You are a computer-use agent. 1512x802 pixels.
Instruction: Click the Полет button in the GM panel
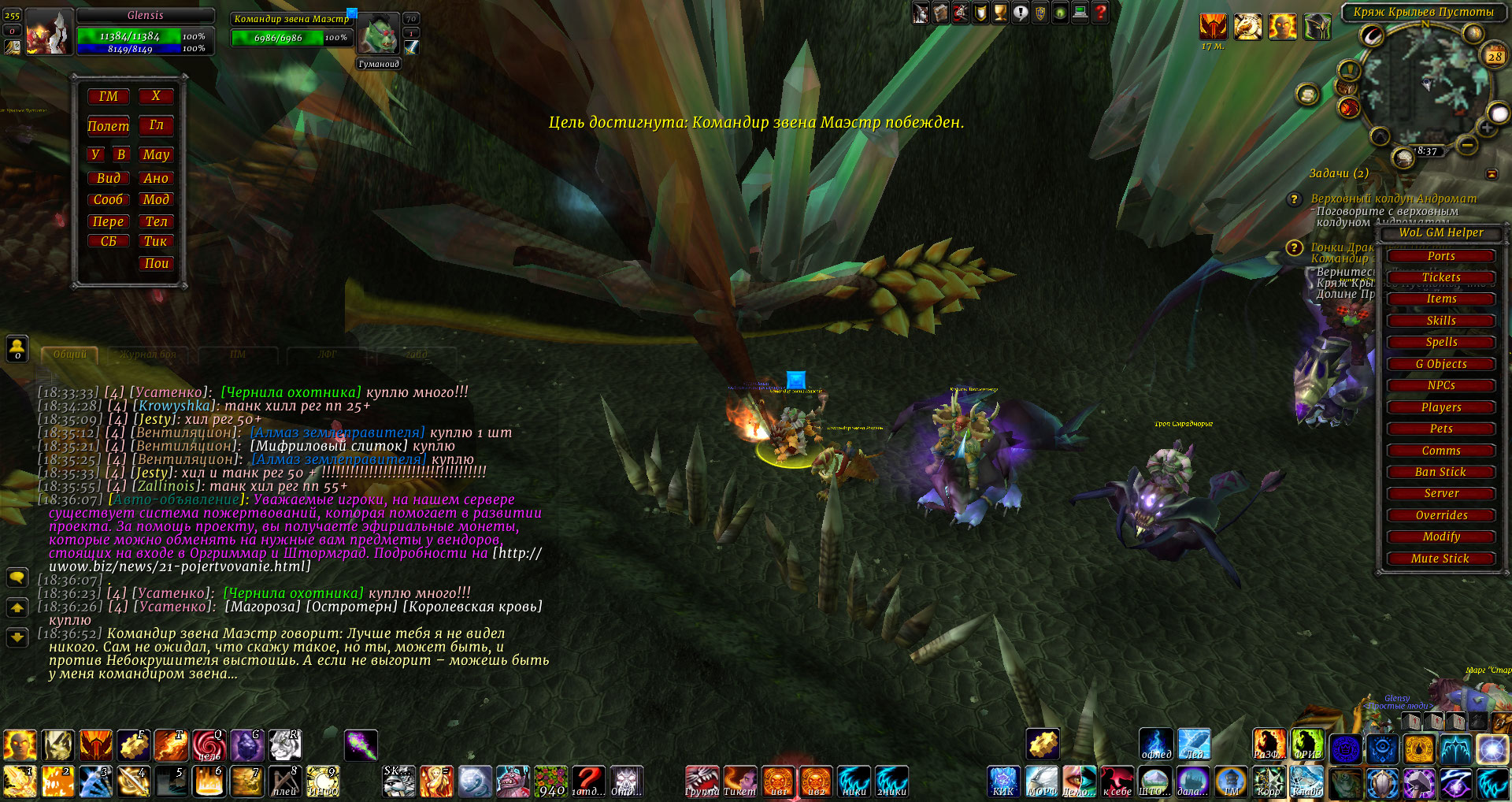(x=108, y=126)
